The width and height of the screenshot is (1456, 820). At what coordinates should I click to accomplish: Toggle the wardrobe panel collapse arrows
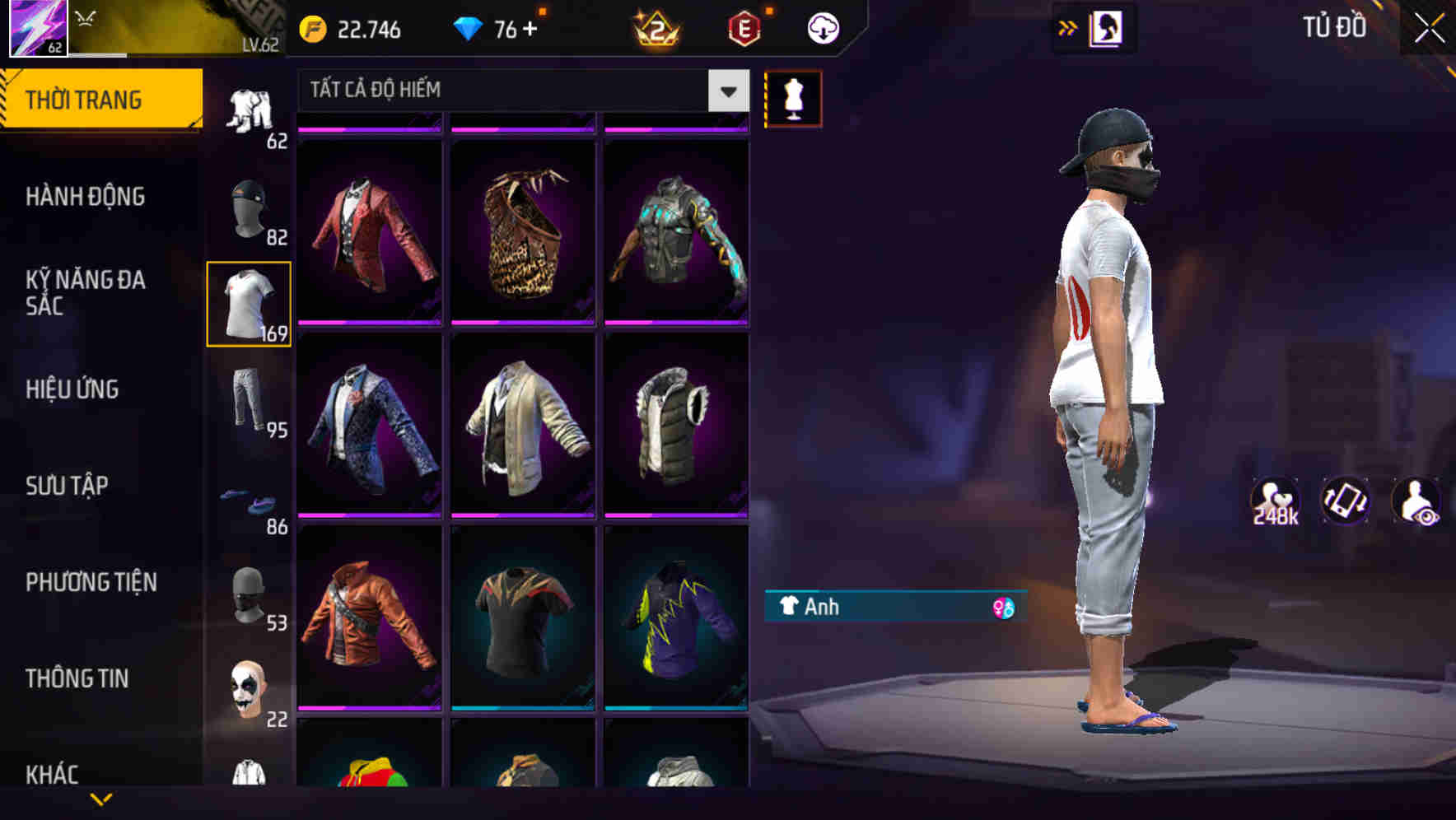1068,26
